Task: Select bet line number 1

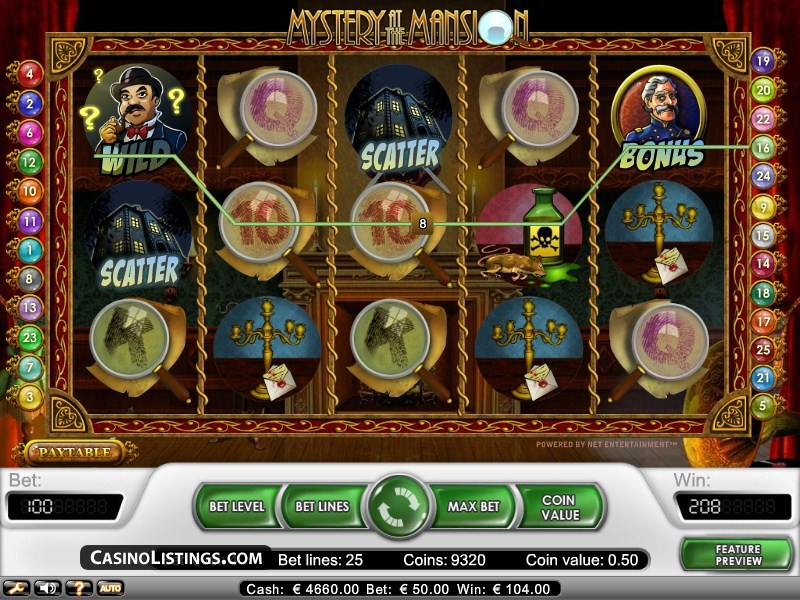Action: pos(30,249)
